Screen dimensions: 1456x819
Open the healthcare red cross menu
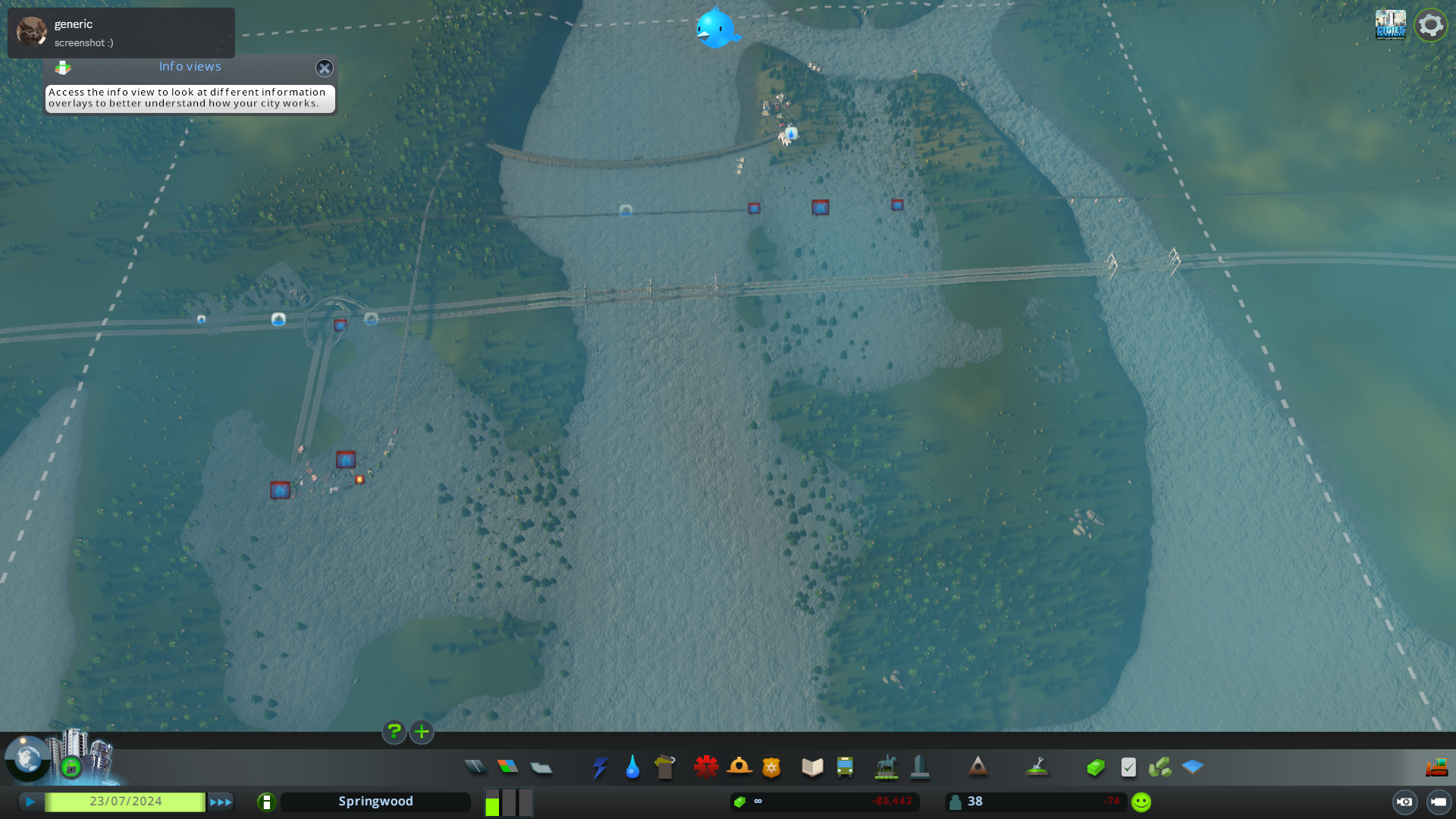(706, 767)
